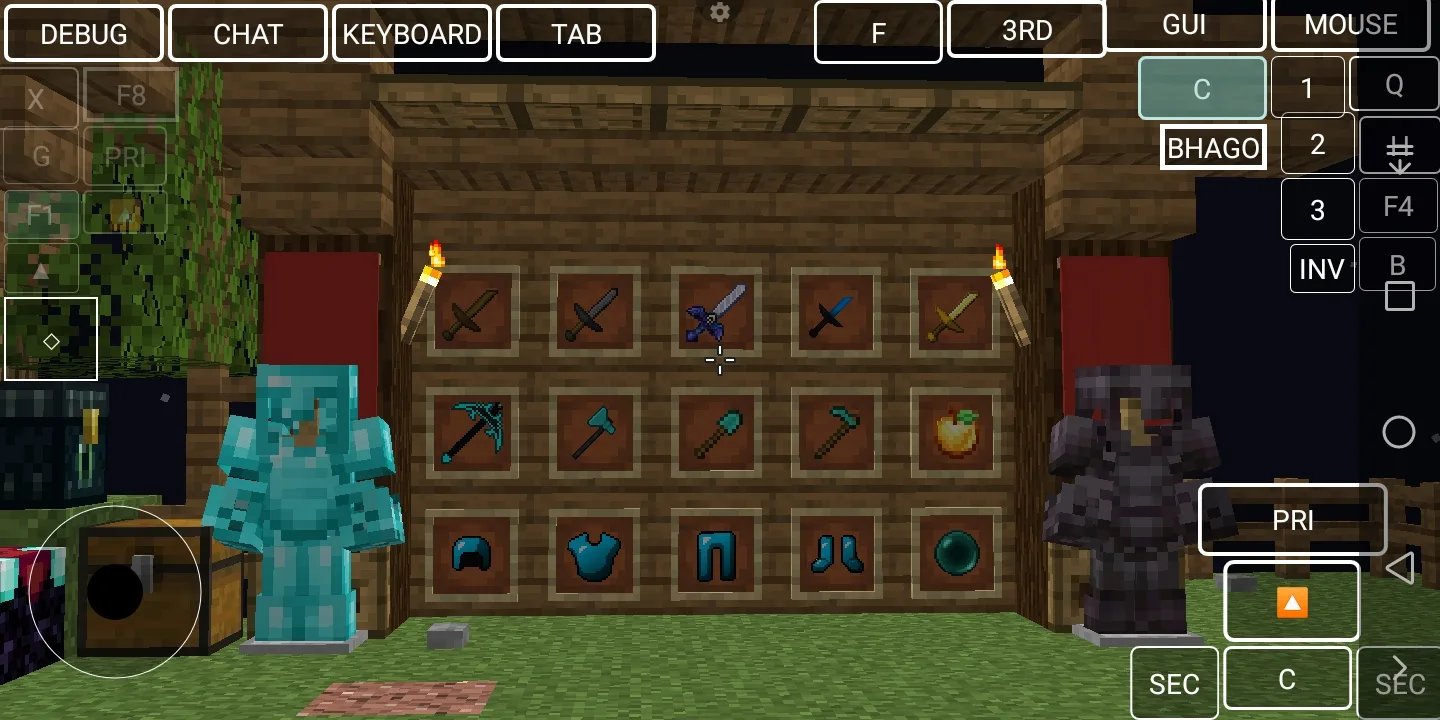This screenshot has width=1440, height=720.
Task: Tap the square sneak icon below B
Action: pyautogui.click(x=1398, y=295)
